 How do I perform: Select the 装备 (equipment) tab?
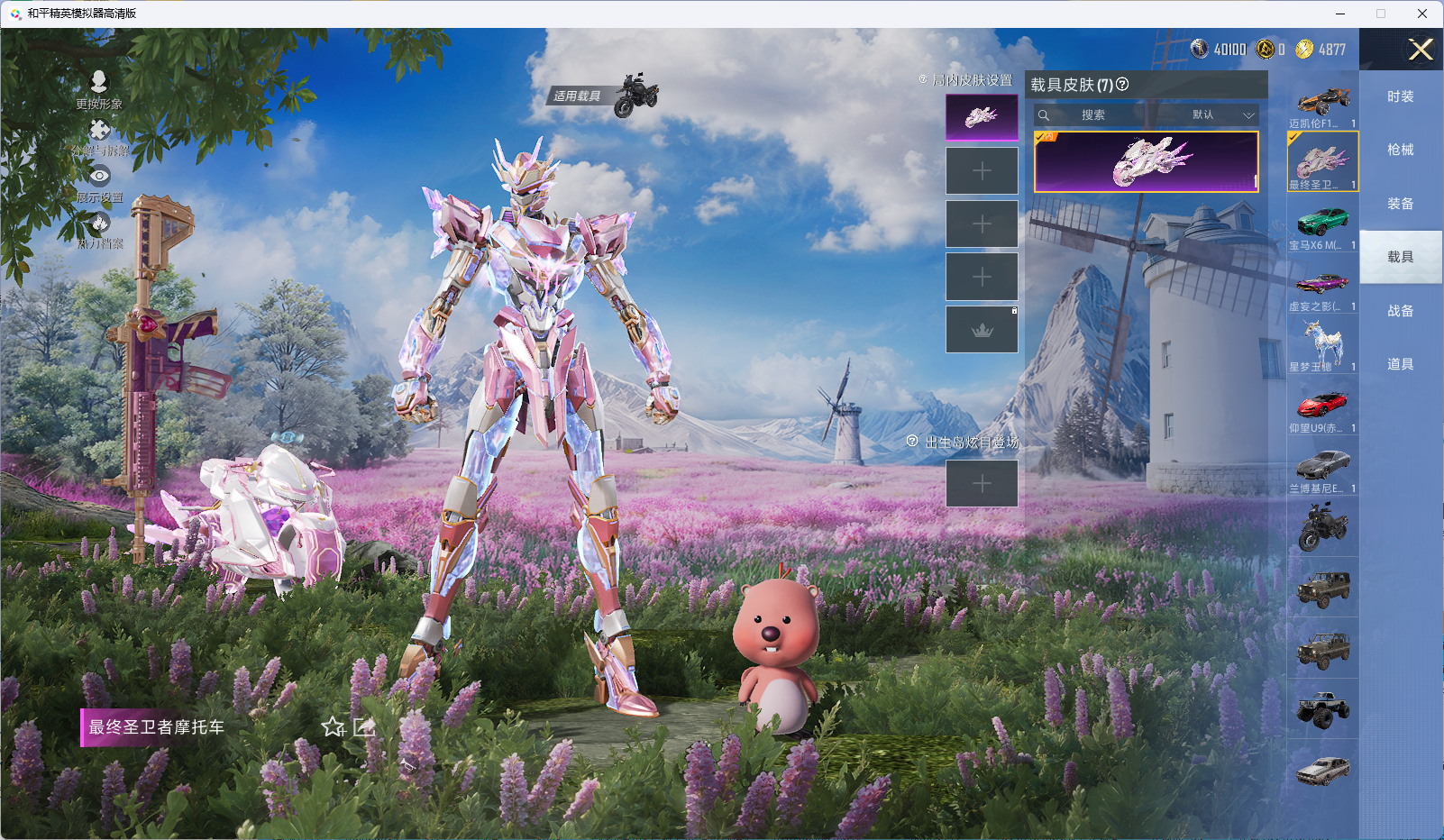1400,204
